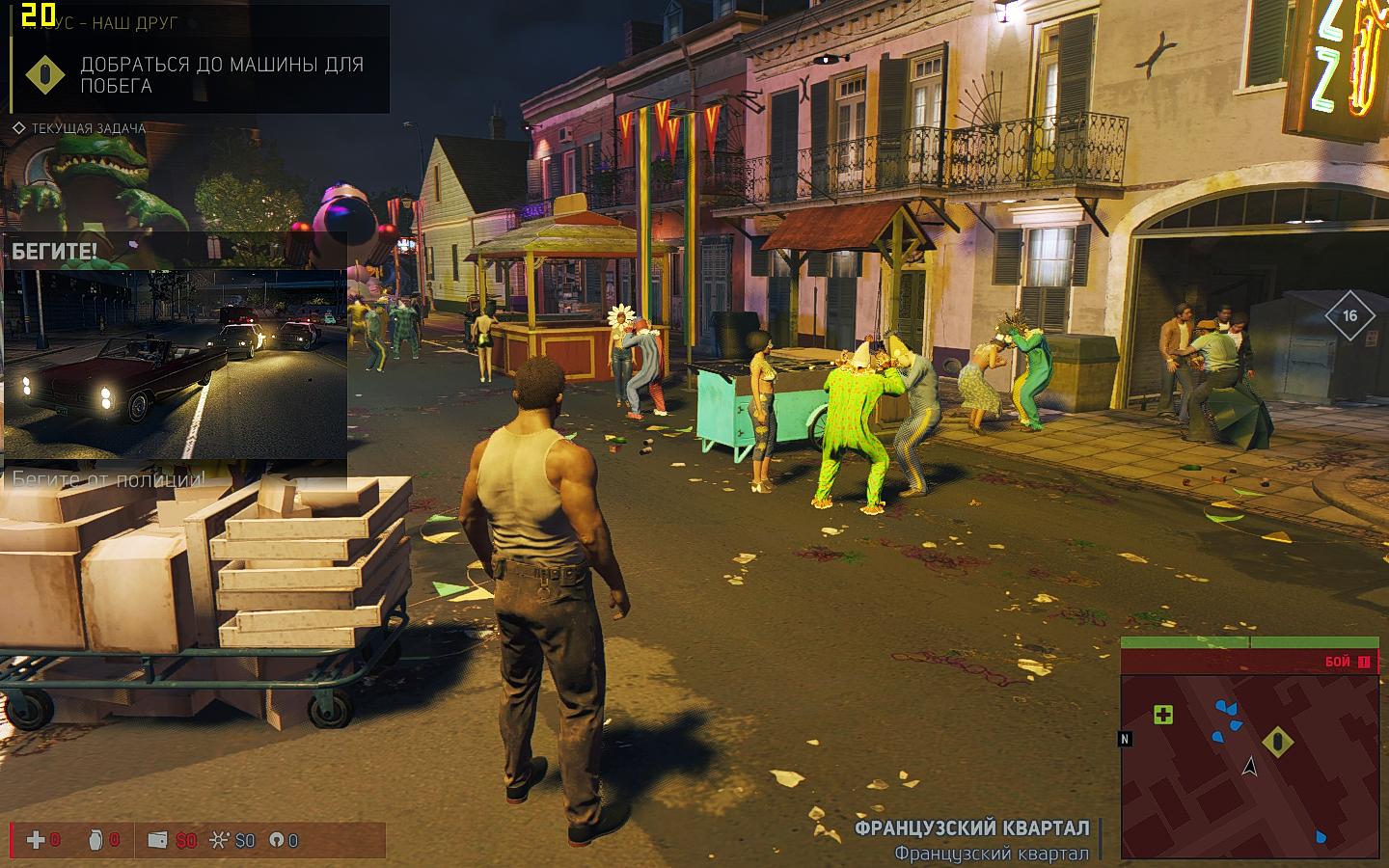Open the «Бегите!» police chase hint thumbnail
Image resolution: width=1389 pixels, height=868 pixels.
[x=176, y=364]
